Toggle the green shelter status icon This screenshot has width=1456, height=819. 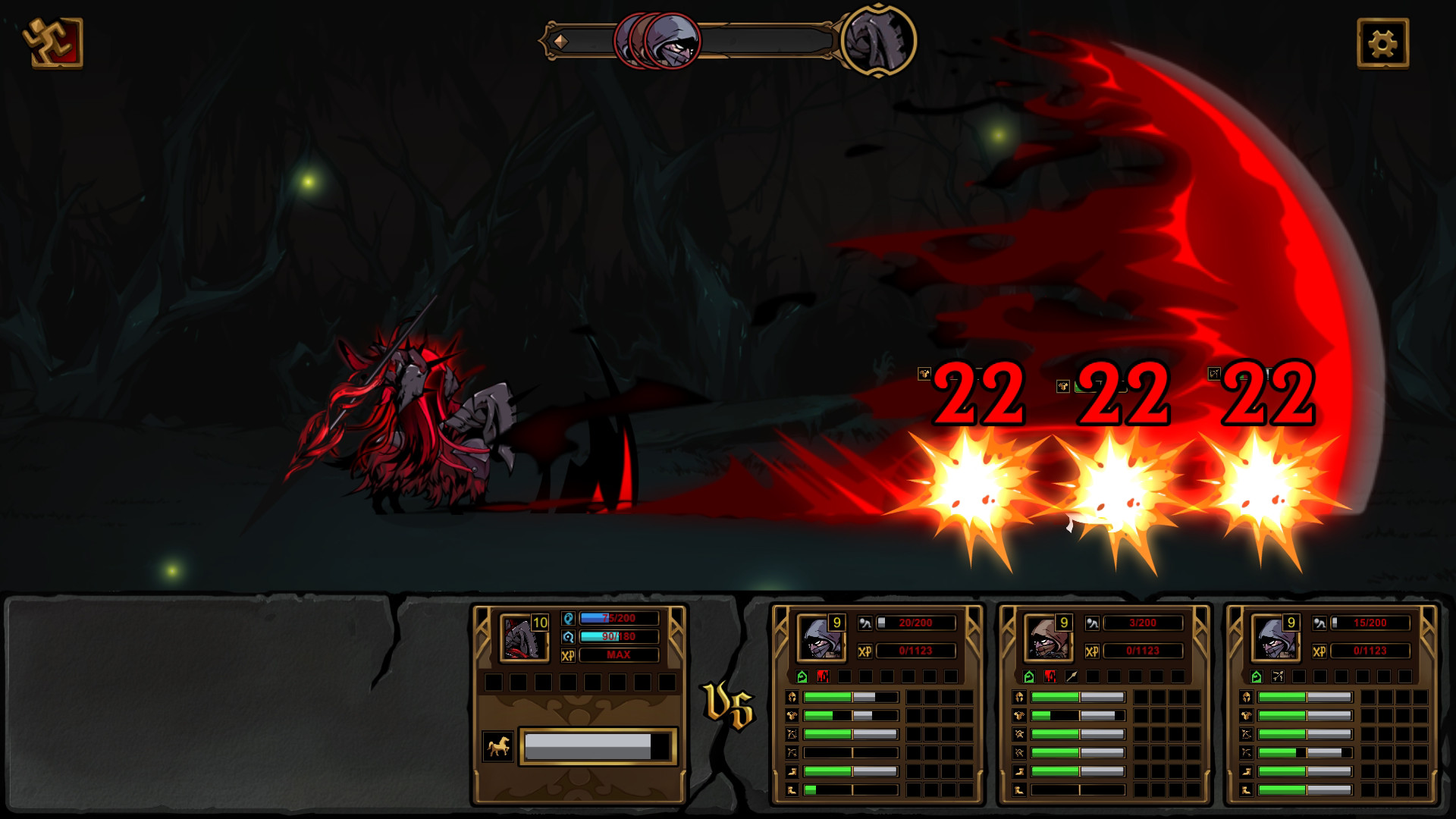[x=802, y=676]
